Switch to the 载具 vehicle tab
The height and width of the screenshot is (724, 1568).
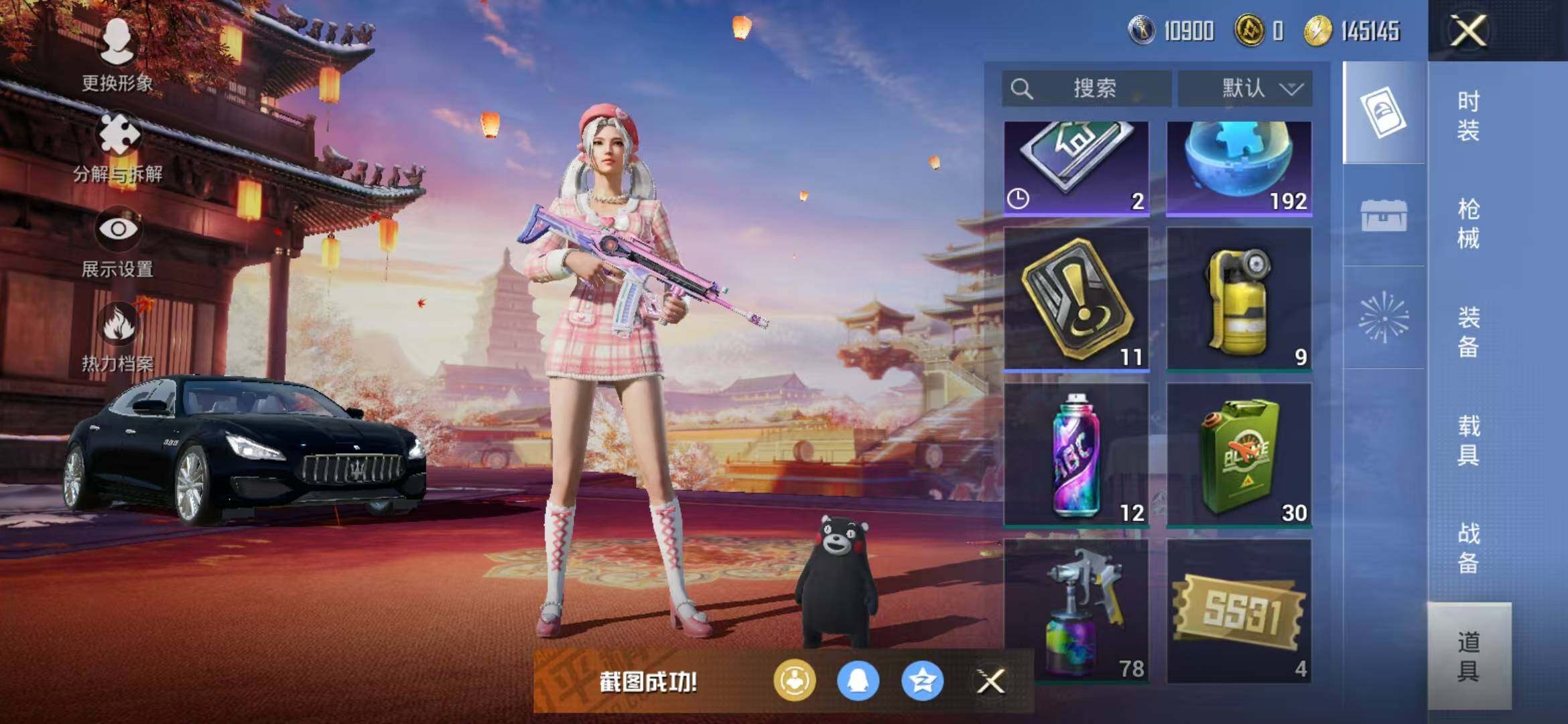click(x=1467, y=440)
